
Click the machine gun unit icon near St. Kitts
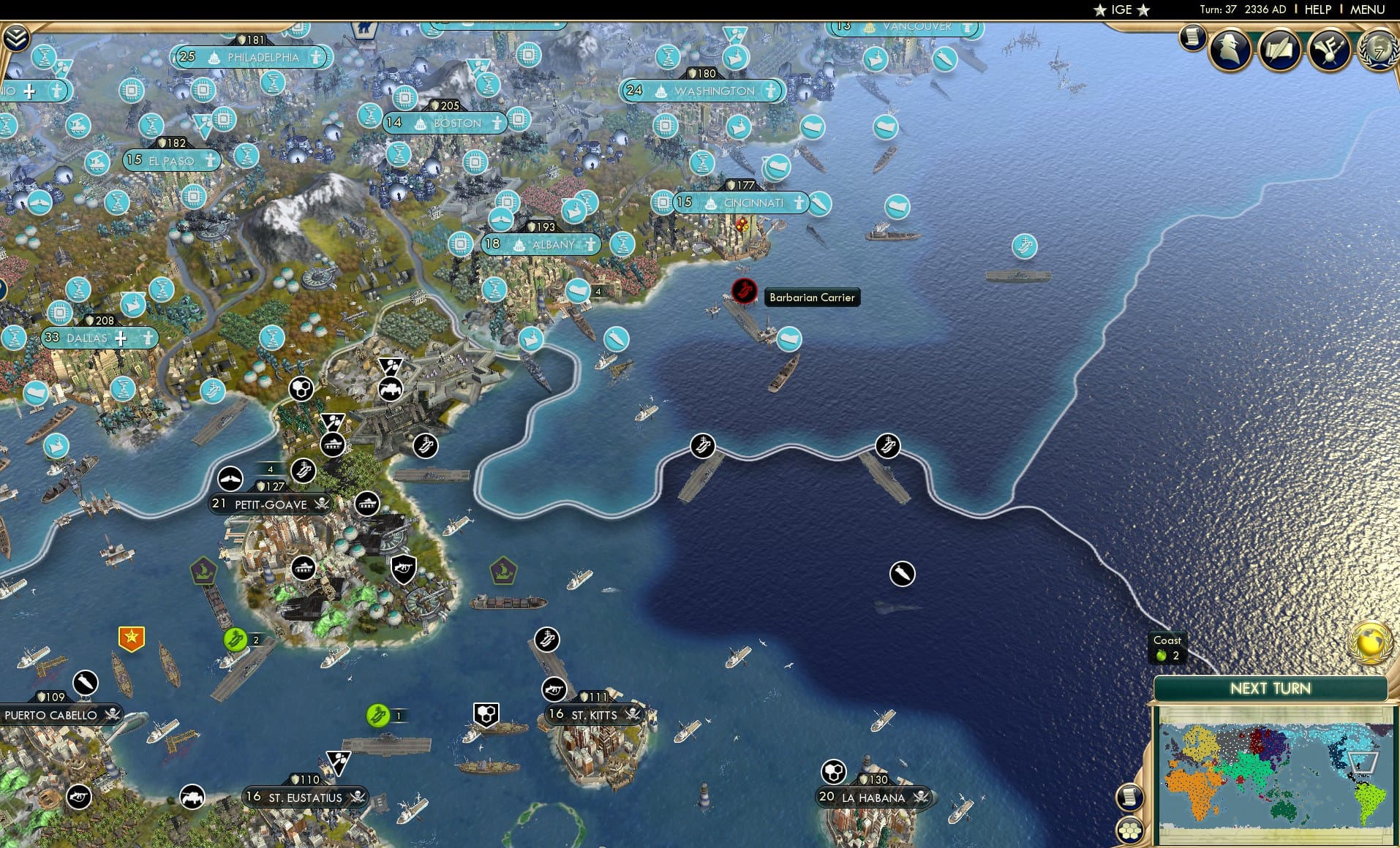[x=554, y=688]
